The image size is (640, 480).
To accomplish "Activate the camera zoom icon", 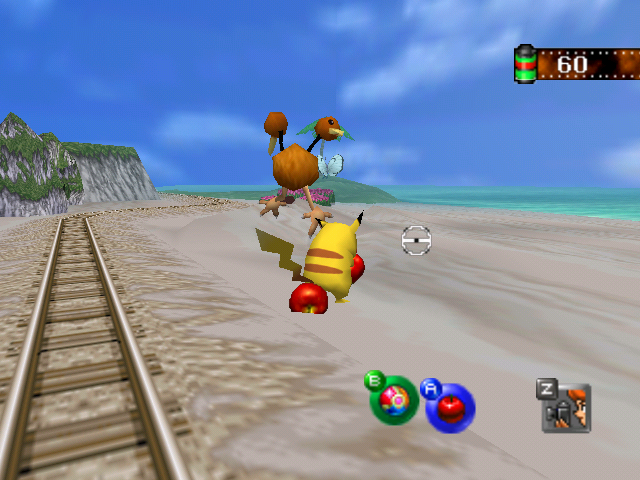I will point(567,408).
